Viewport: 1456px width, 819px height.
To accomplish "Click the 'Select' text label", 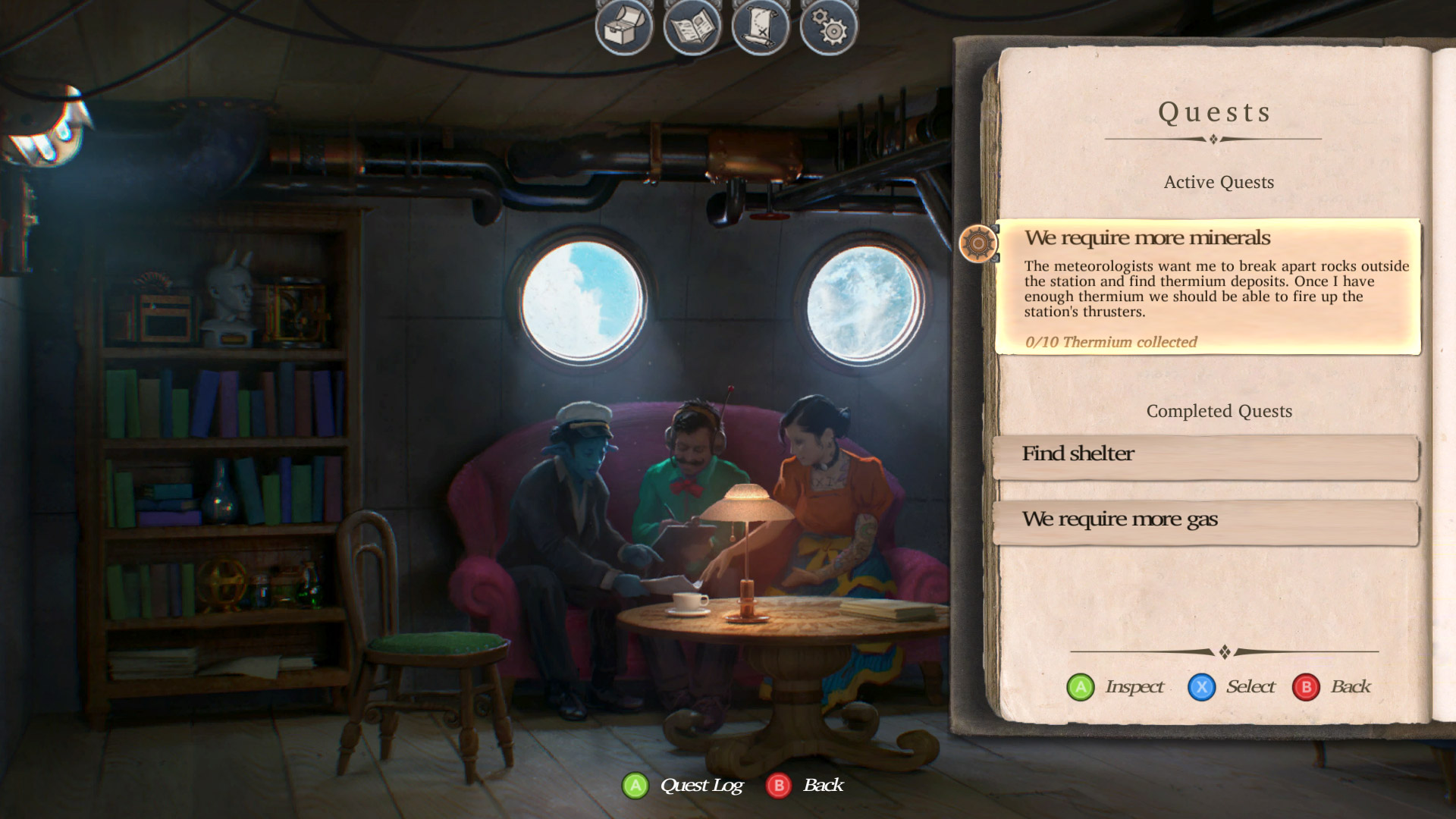I will pos(1249,687).
